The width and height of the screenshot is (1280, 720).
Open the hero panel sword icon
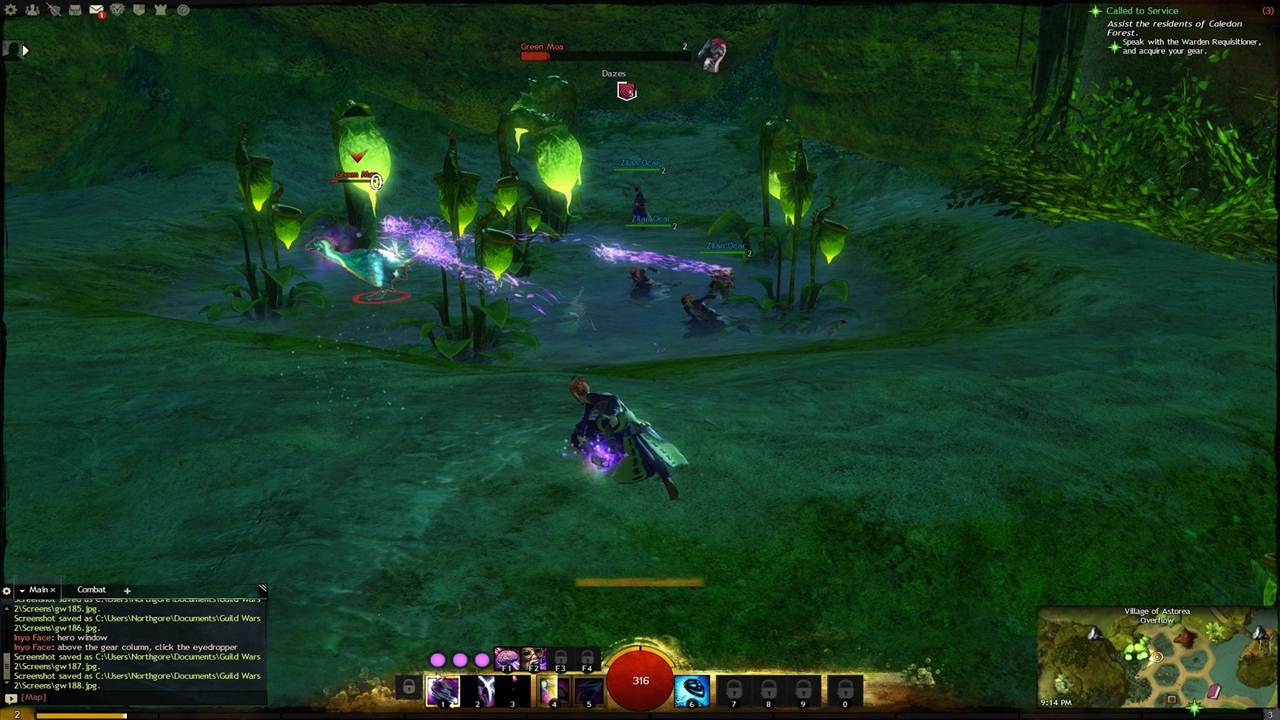[53, 10]
